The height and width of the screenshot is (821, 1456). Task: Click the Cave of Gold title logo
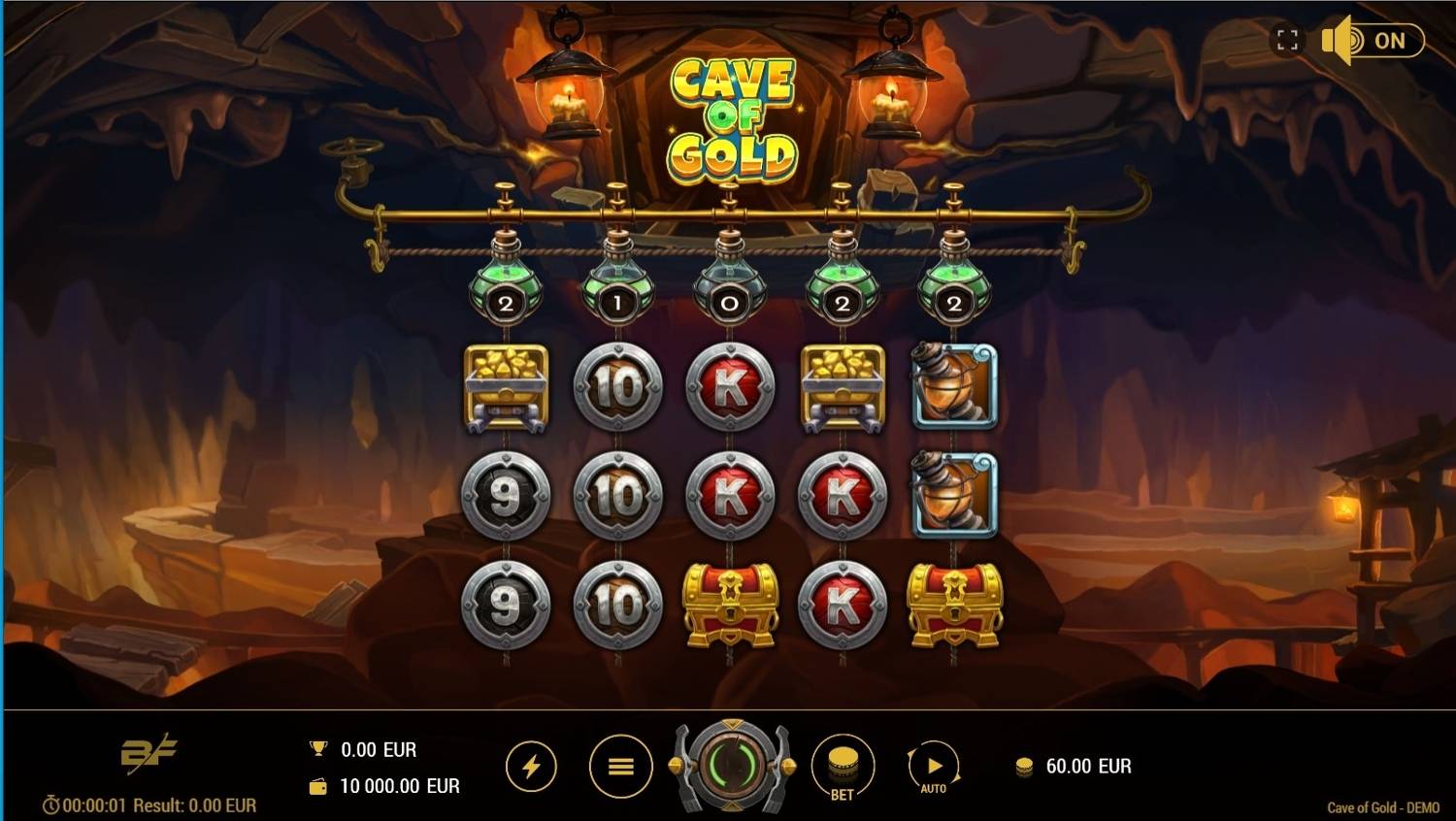732,116
